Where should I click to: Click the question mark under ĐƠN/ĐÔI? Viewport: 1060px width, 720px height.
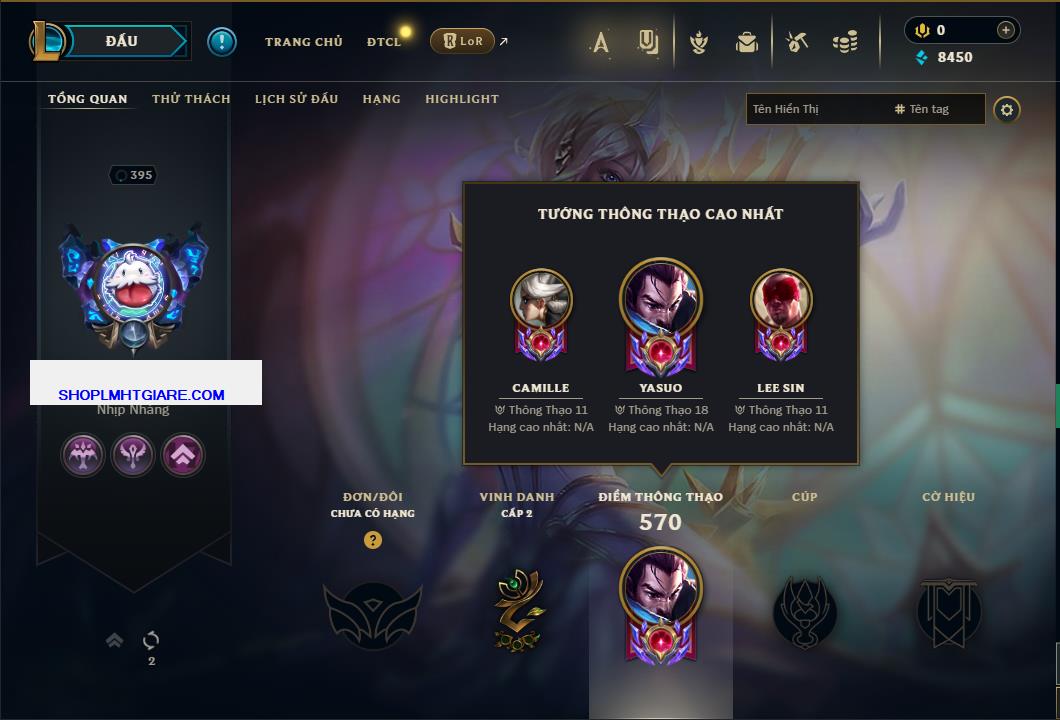pos(373,540)
